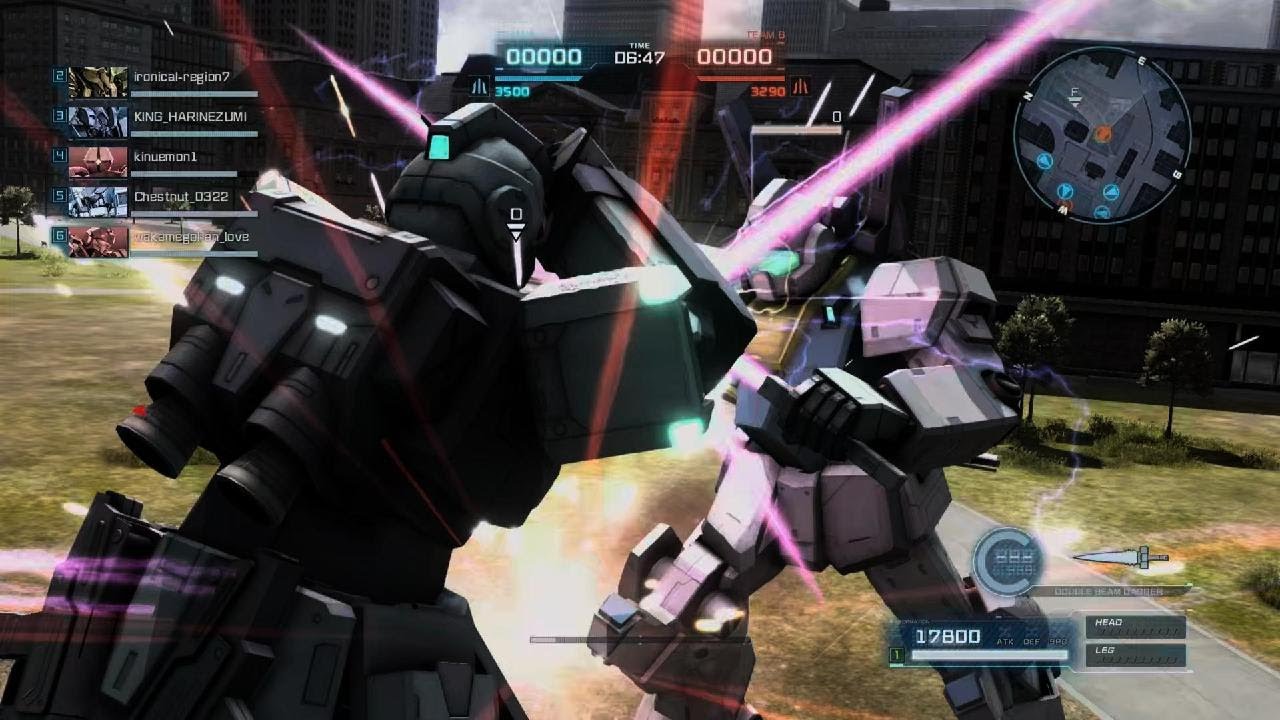Select the Double Beam Dagger weapon icon
The image size is (1280, 720).
tap(1119, 557)
